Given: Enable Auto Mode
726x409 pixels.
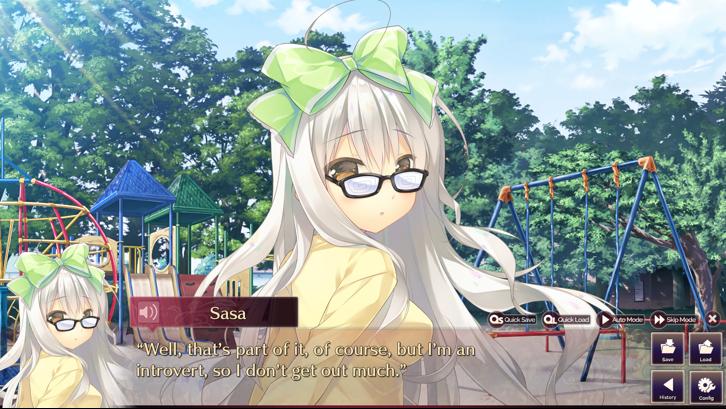Looking at the screenshot, I should [622, 319].
